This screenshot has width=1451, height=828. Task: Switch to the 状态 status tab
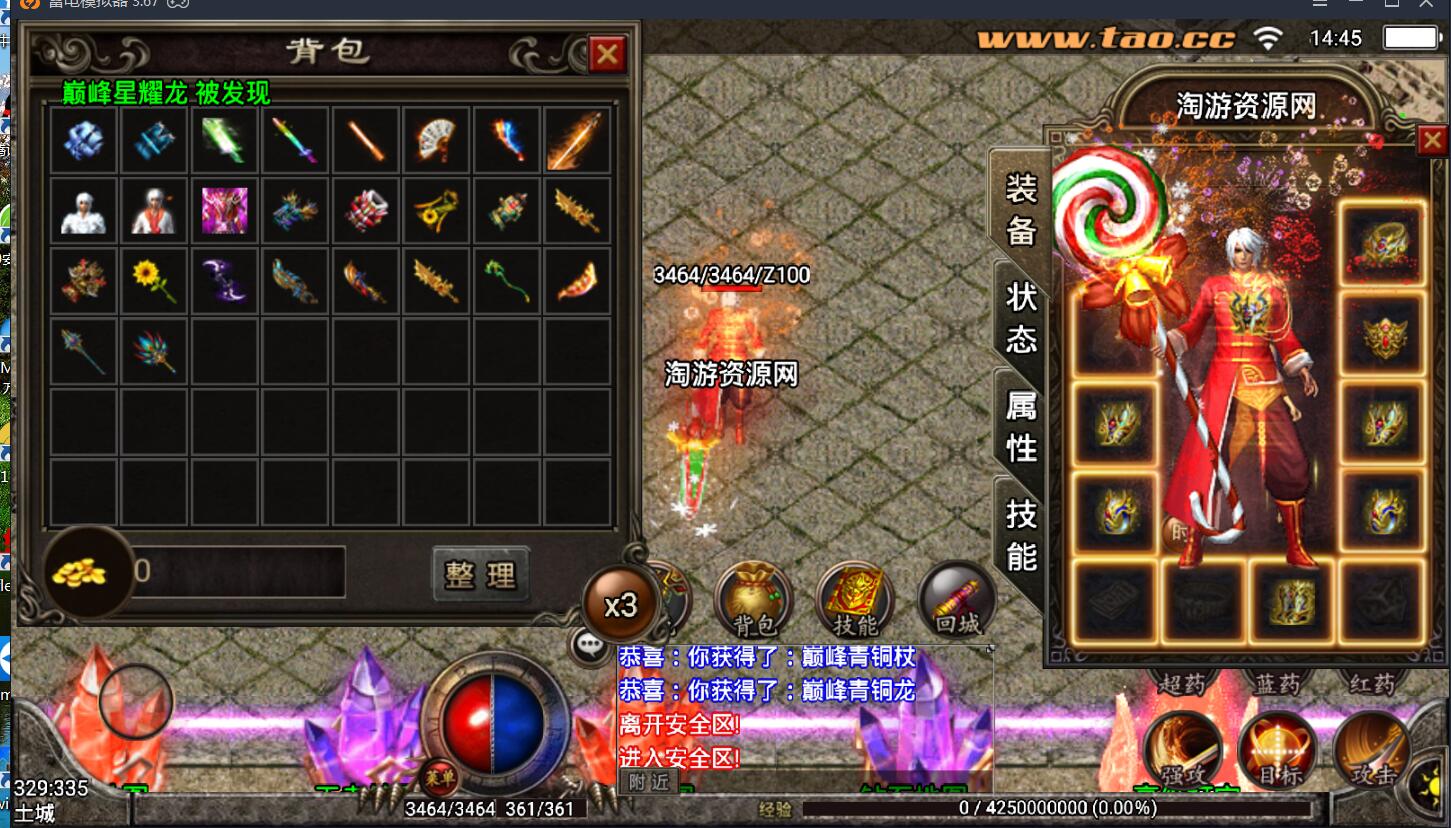[x=1020, y=316]
